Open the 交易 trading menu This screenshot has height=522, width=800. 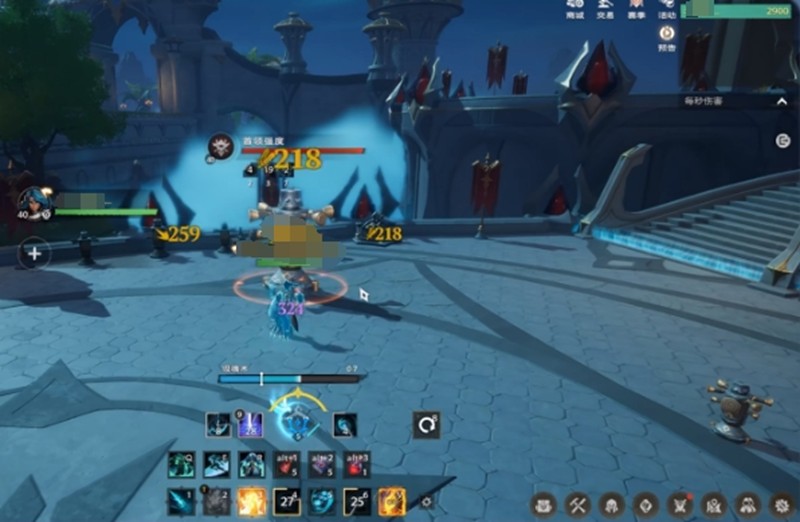605,9
